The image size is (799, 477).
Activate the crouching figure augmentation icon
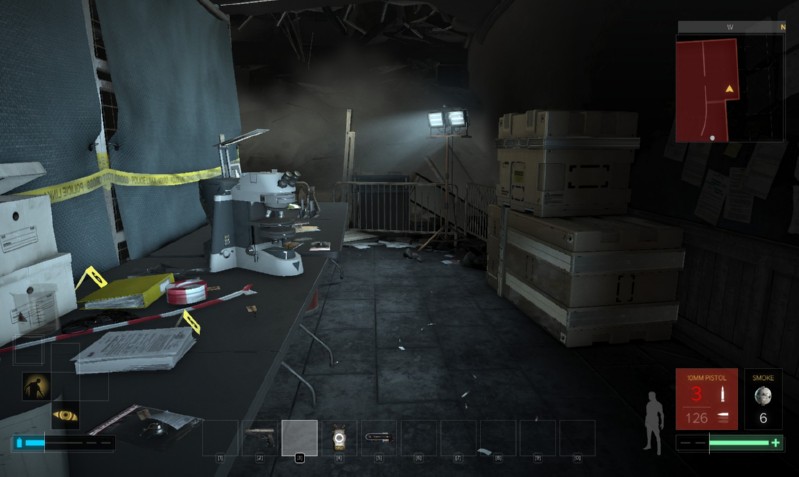point(38,386)
